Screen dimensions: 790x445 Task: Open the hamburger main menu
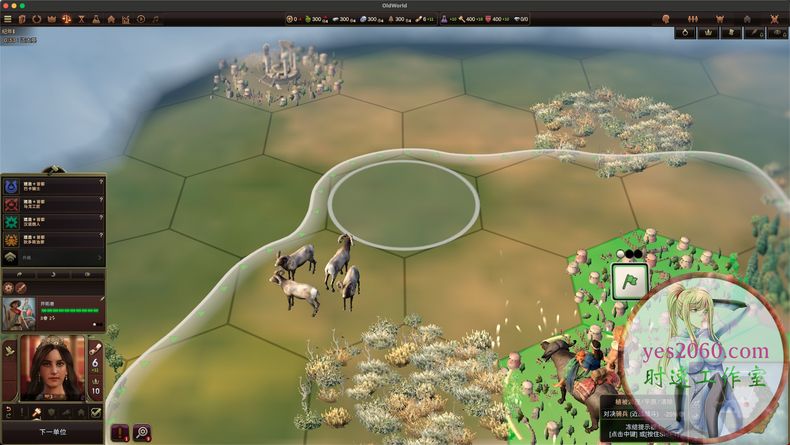[8, 18]
